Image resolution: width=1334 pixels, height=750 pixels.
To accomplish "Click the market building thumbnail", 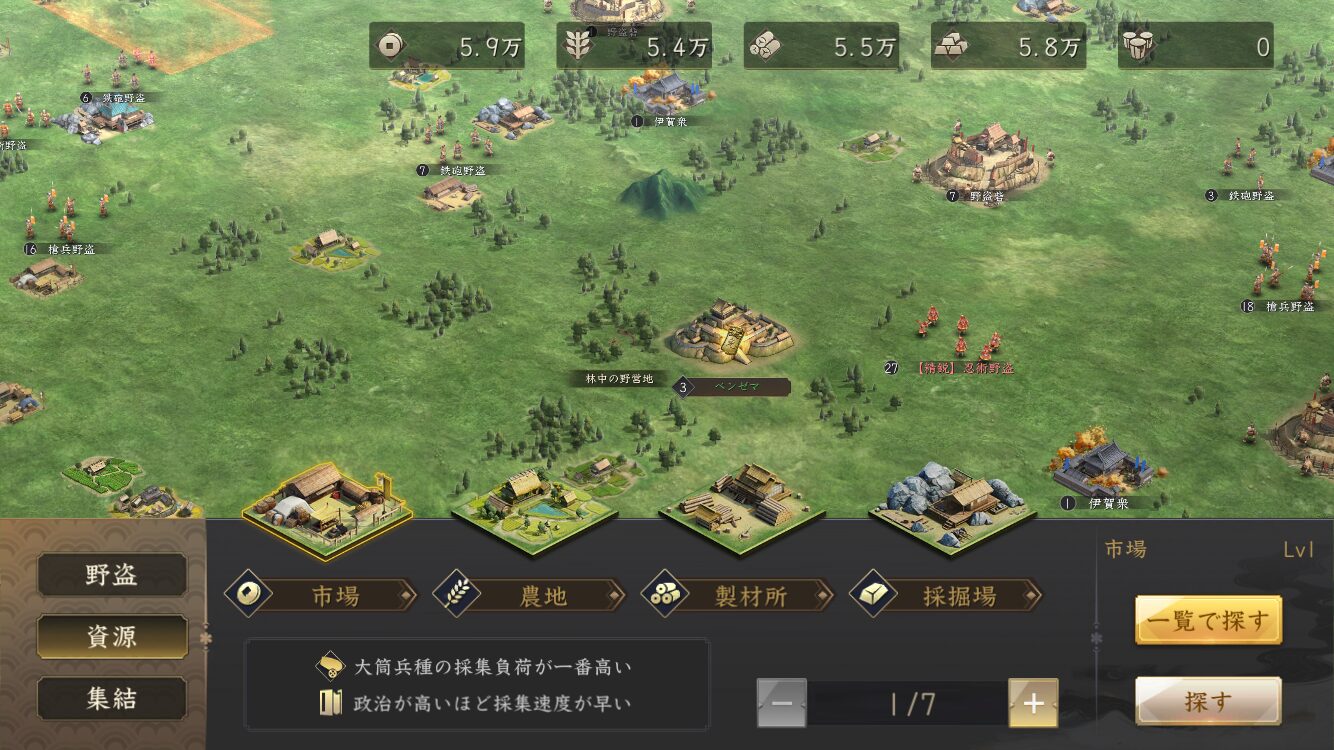I will pos(326,507).
